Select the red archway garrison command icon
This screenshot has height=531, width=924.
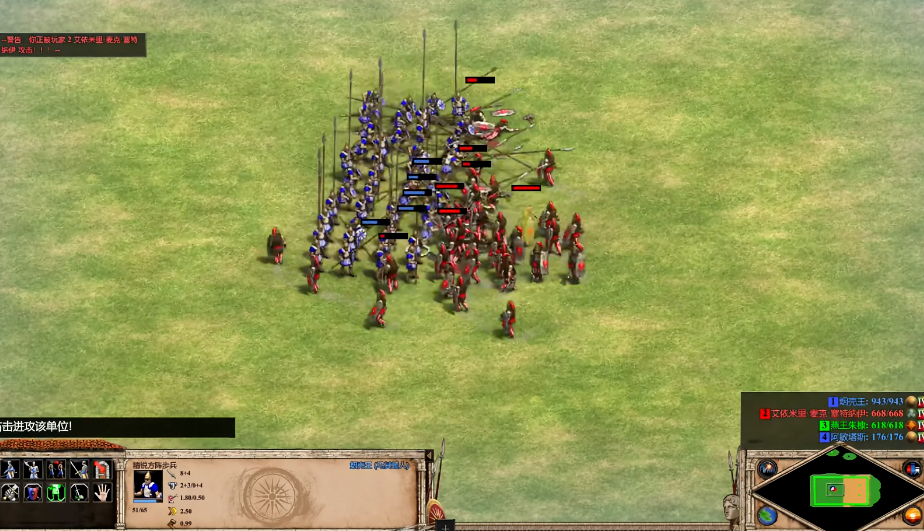pos(102,469)
